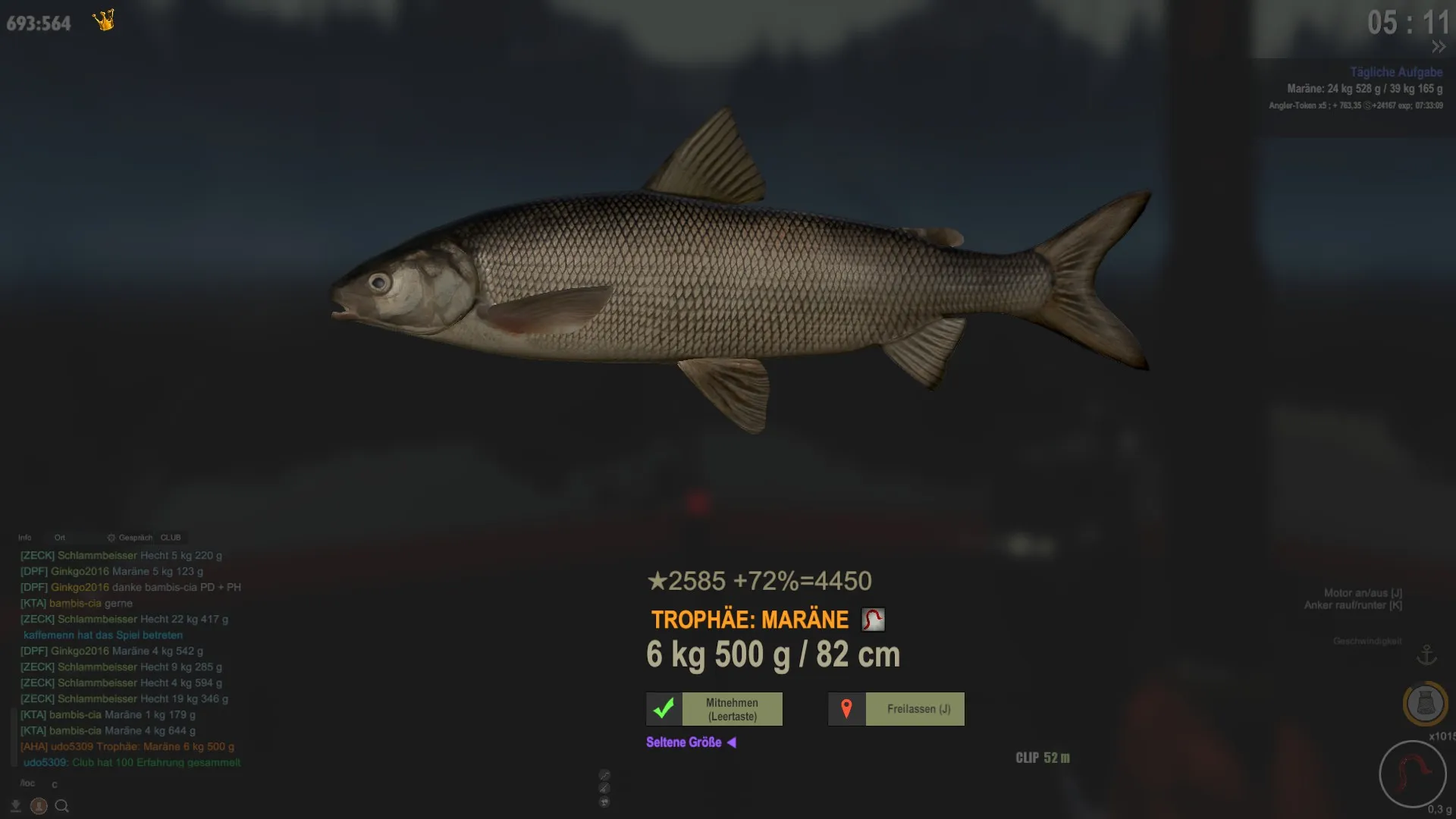Open the chat magnifier search icon

click(62, 806)
